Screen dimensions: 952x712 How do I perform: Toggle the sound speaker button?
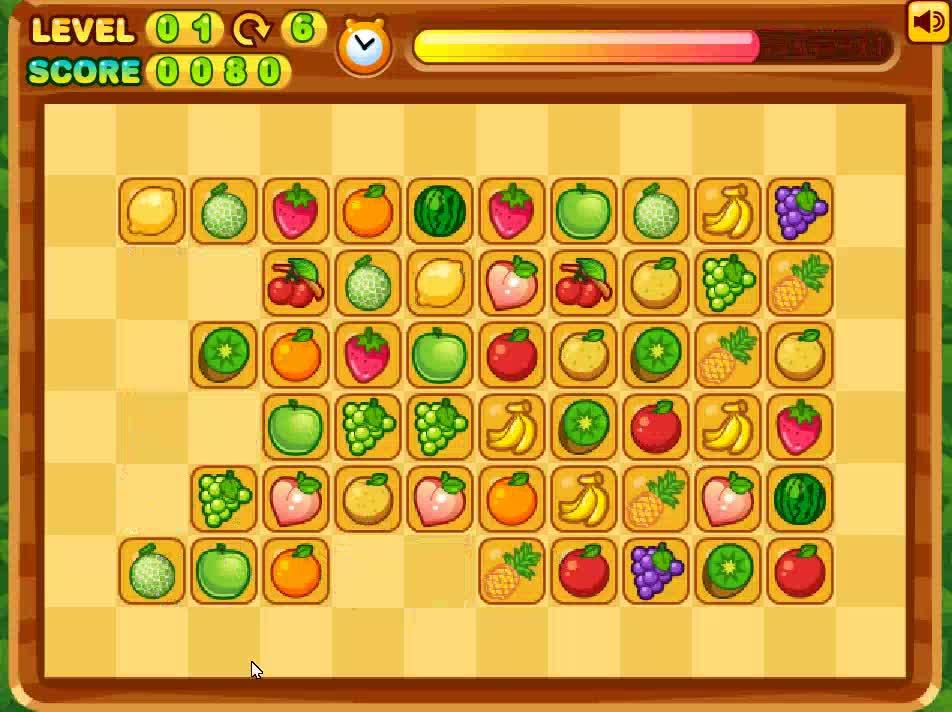[926, 22]
